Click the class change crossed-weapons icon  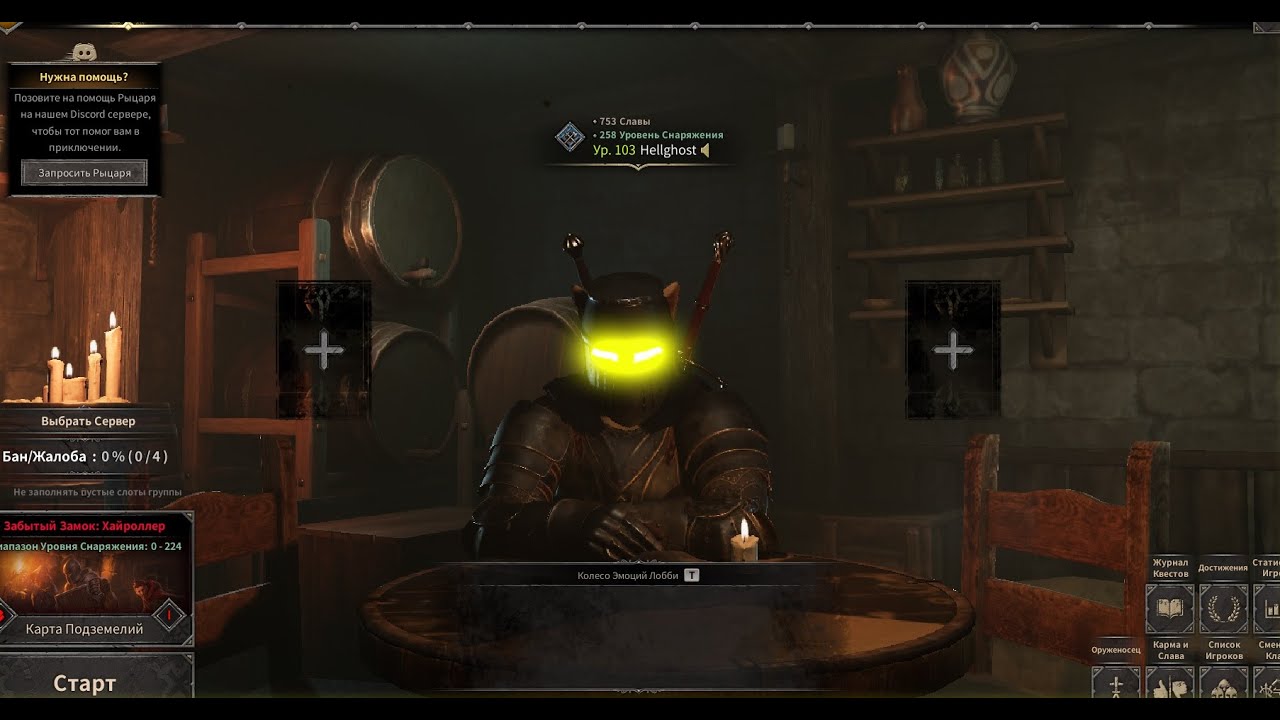pyautogui.click(x=1268, y=688)
